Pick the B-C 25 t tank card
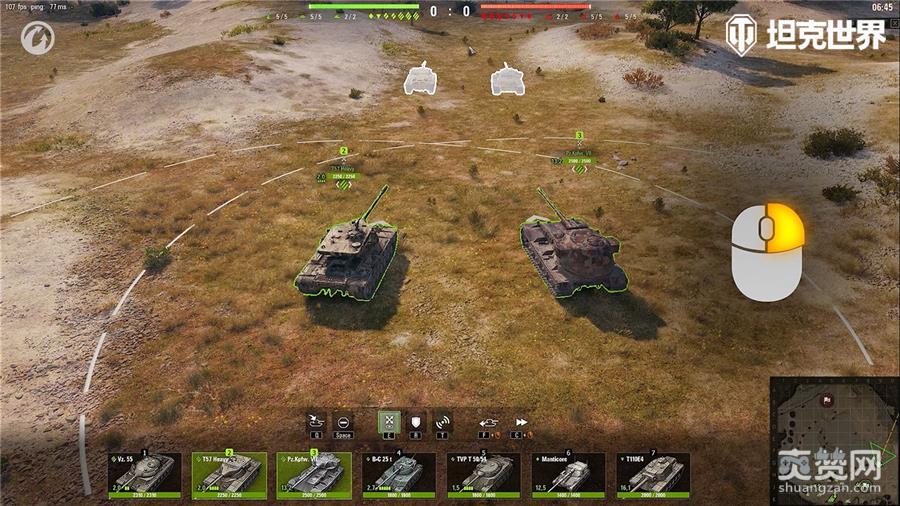Screen dimensions: 900x506 399,474
